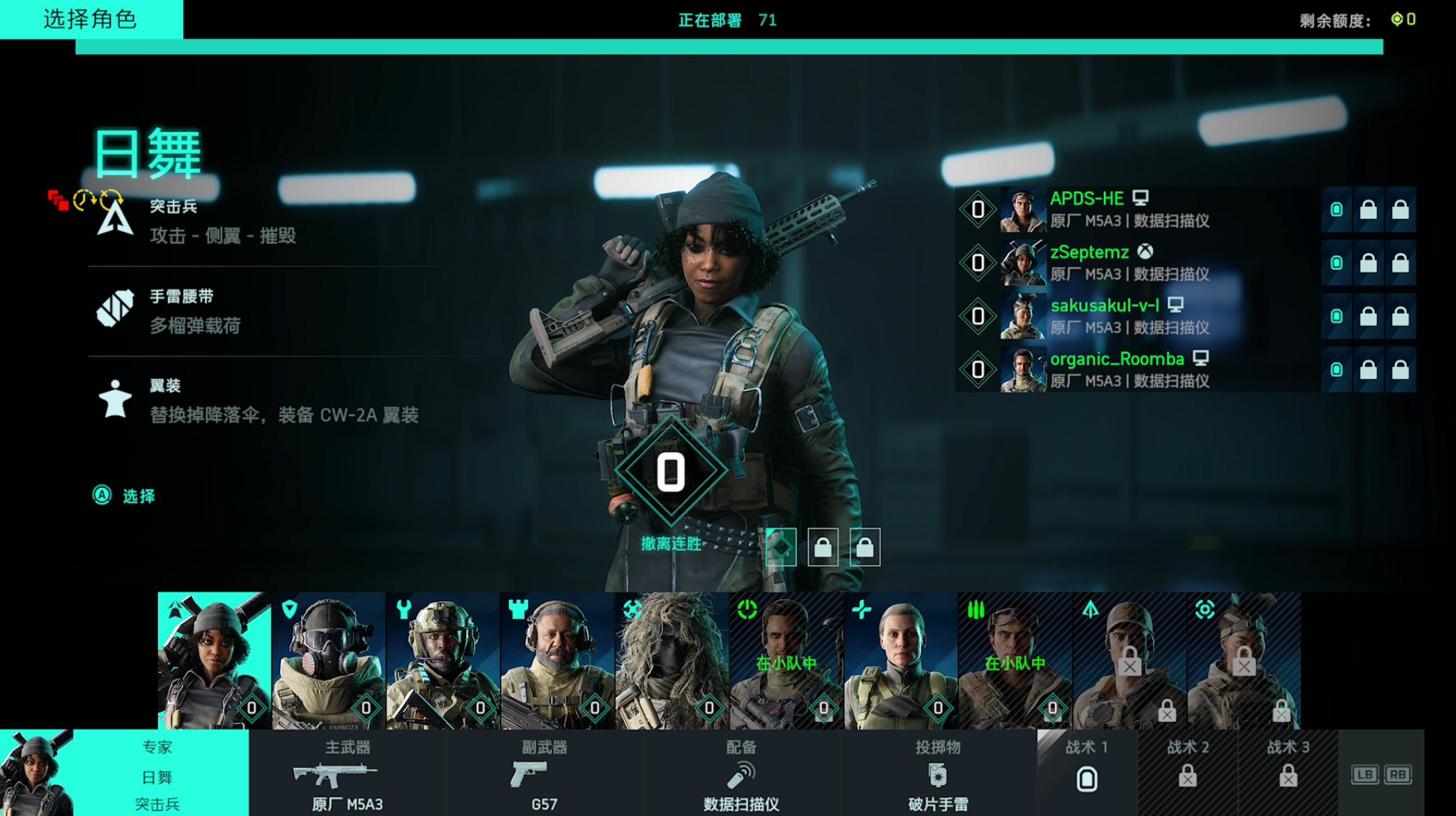1456x816 pixels.
Task: Pick the blonde medic specialist with plus icon
Action: tap(900, 661)
